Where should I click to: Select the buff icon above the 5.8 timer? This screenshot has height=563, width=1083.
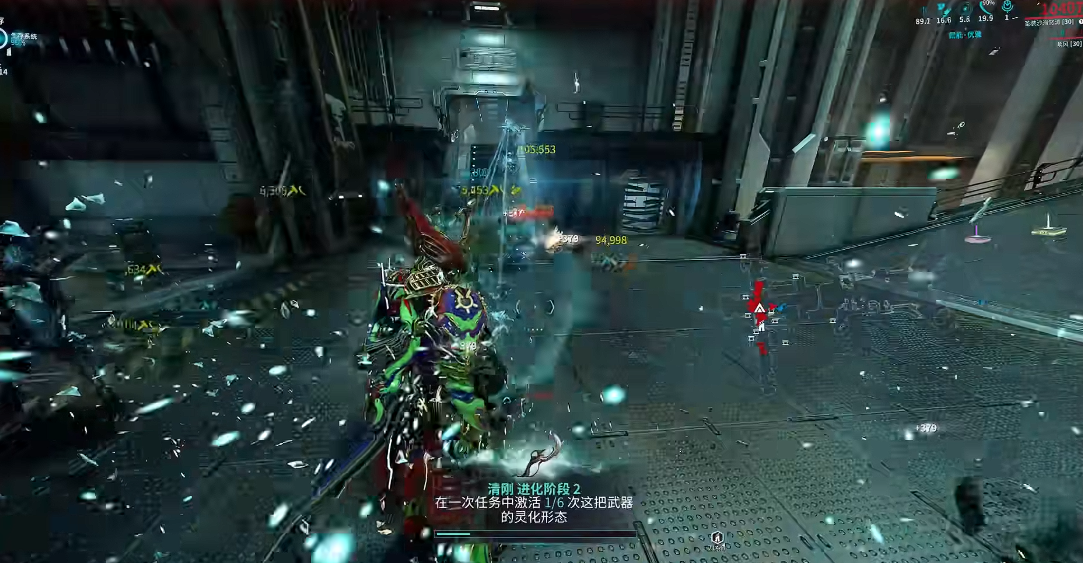pyautogui.click(x=965, y=7)
